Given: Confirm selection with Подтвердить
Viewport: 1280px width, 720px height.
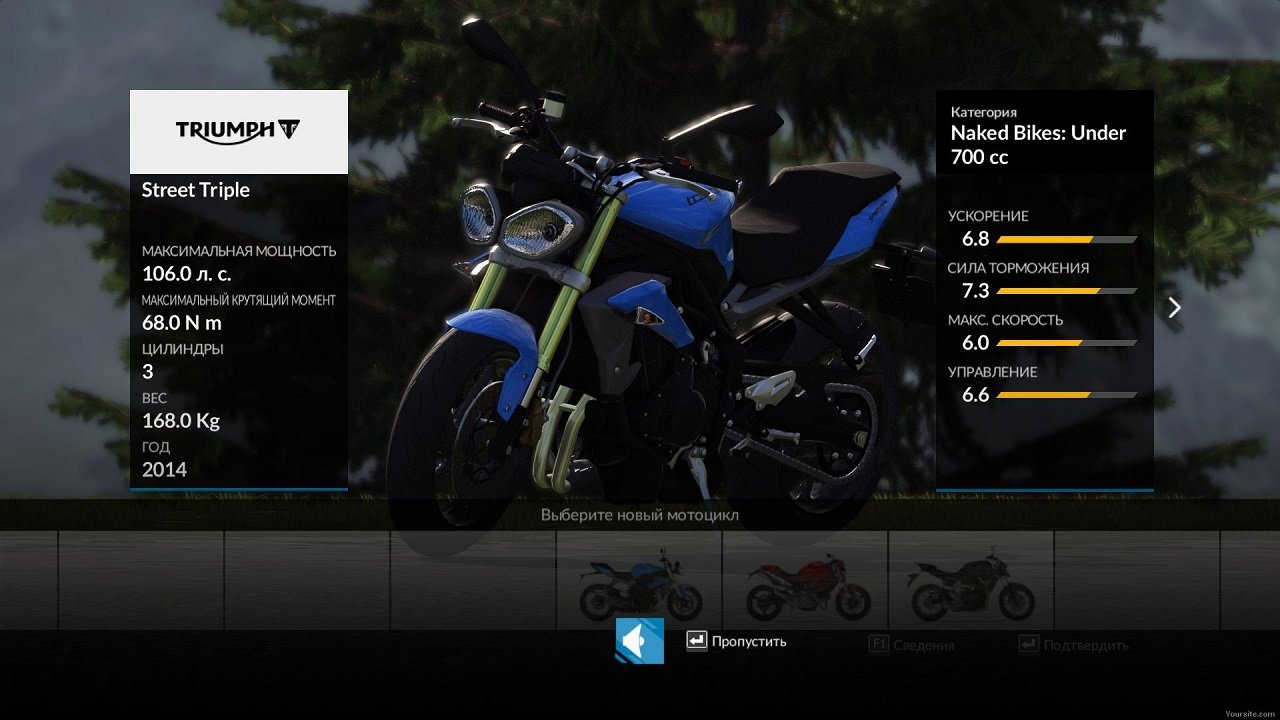Looking at the screenshot, I should pos(1074,645).
